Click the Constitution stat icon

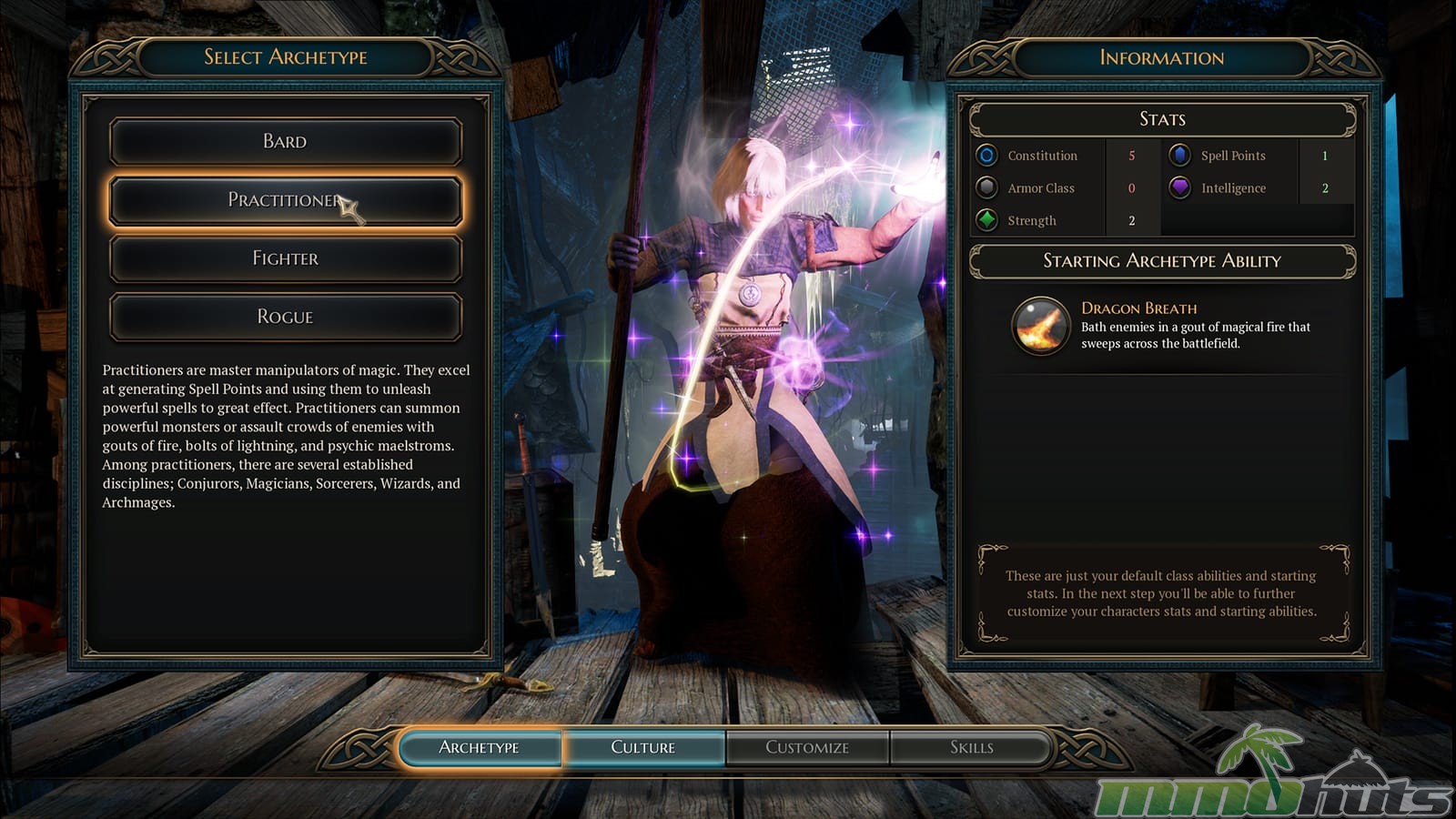tap(986, 156)
